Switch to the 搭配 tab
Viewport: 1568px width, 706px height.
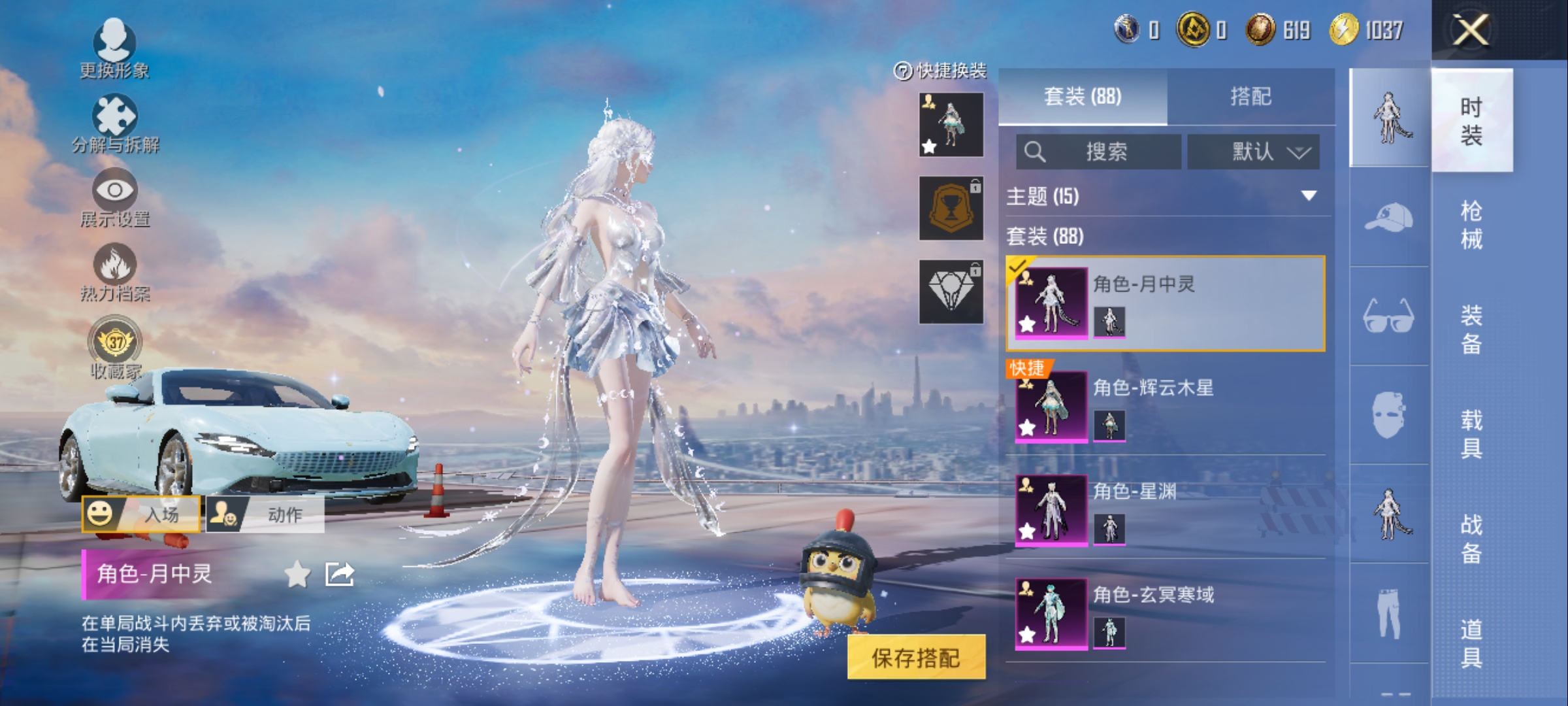click(x=1250, y=97)
